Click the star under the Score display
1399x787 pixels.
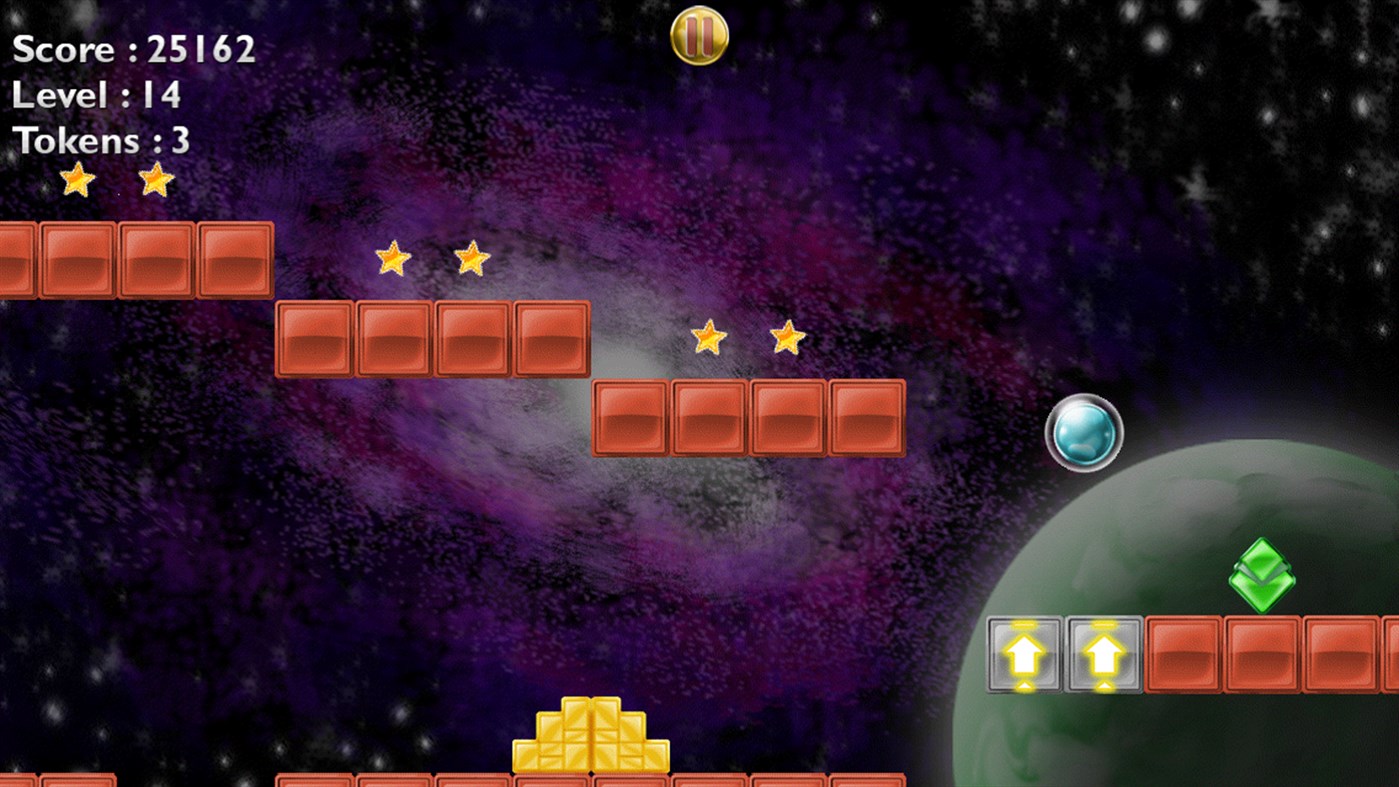[x=78, y=181]
